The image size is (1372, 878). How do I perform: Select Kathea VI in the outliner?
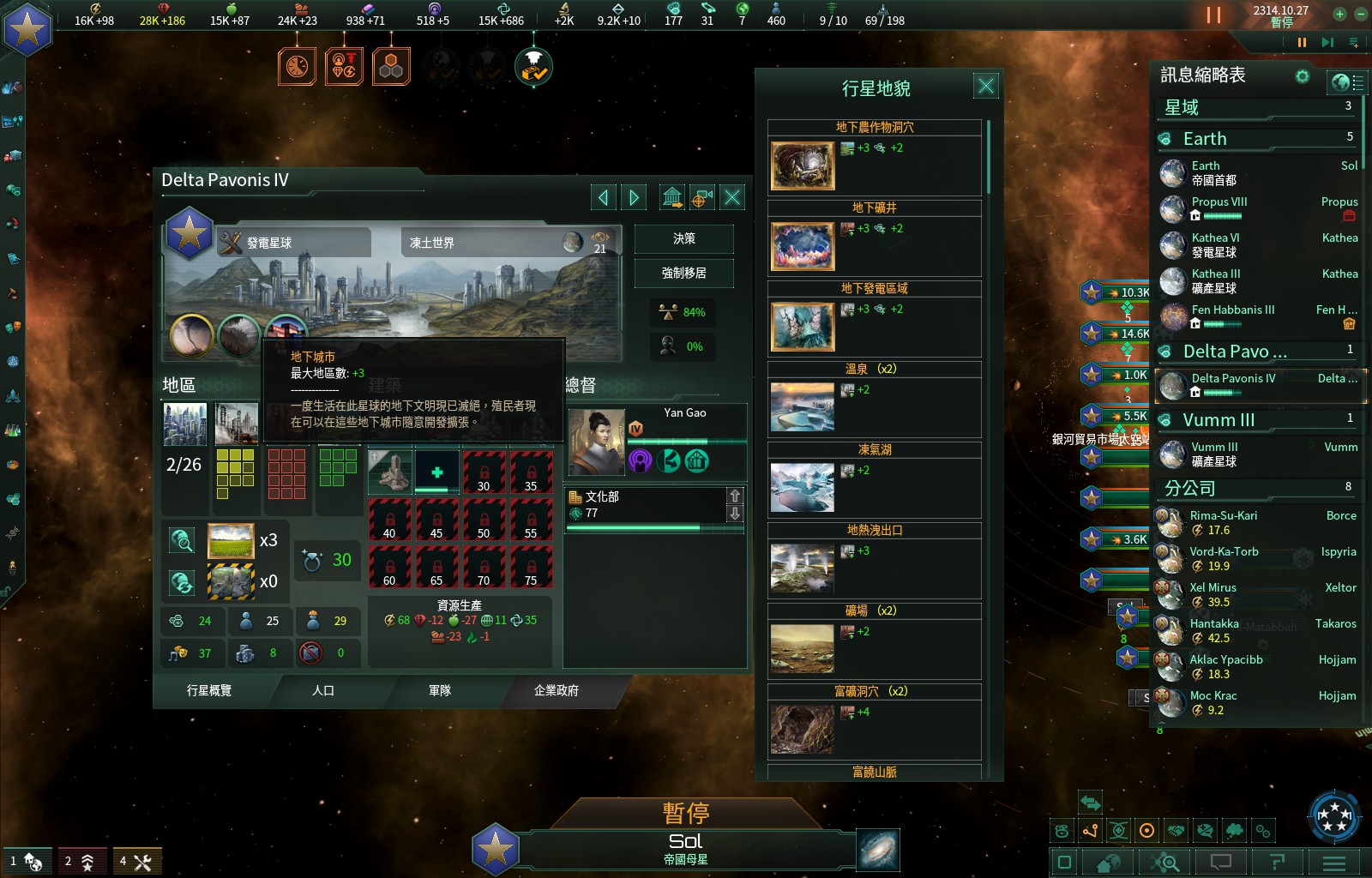click(x=1215, y=245)
